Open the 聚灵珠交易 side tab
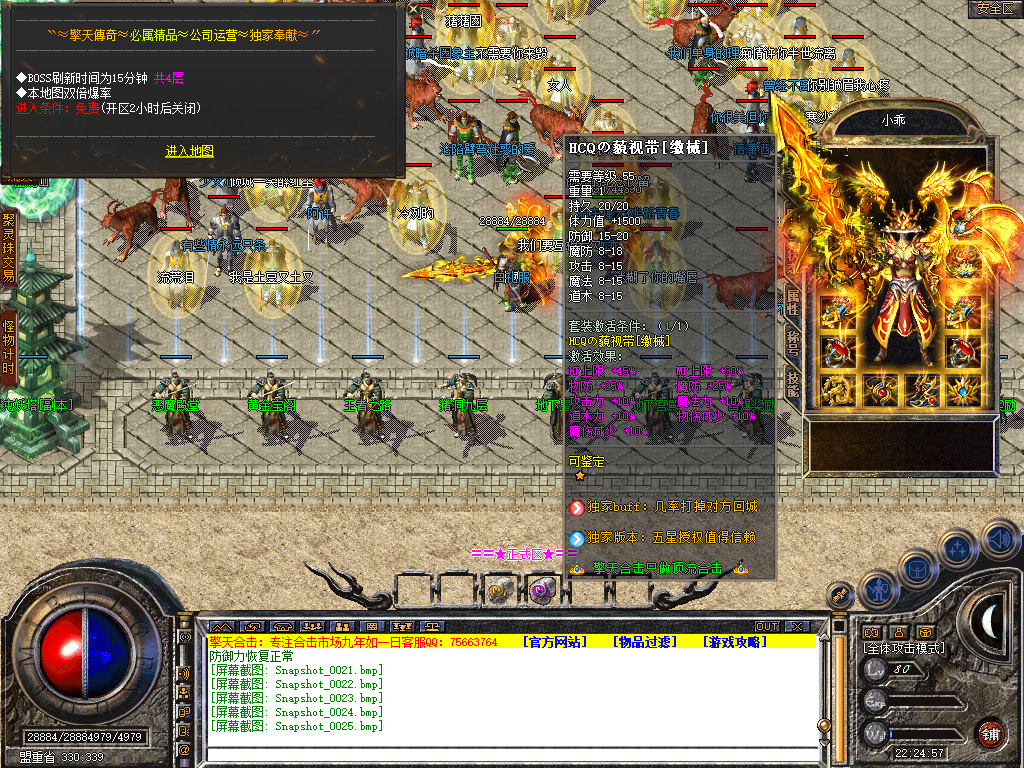This screenshot has height=768, width=1024. [8, 247]
